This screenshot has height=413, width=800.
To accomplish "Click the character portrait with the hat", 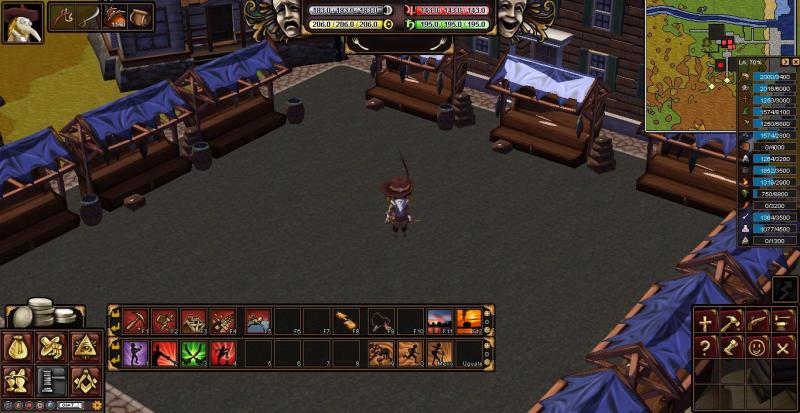I will (21, 21).
